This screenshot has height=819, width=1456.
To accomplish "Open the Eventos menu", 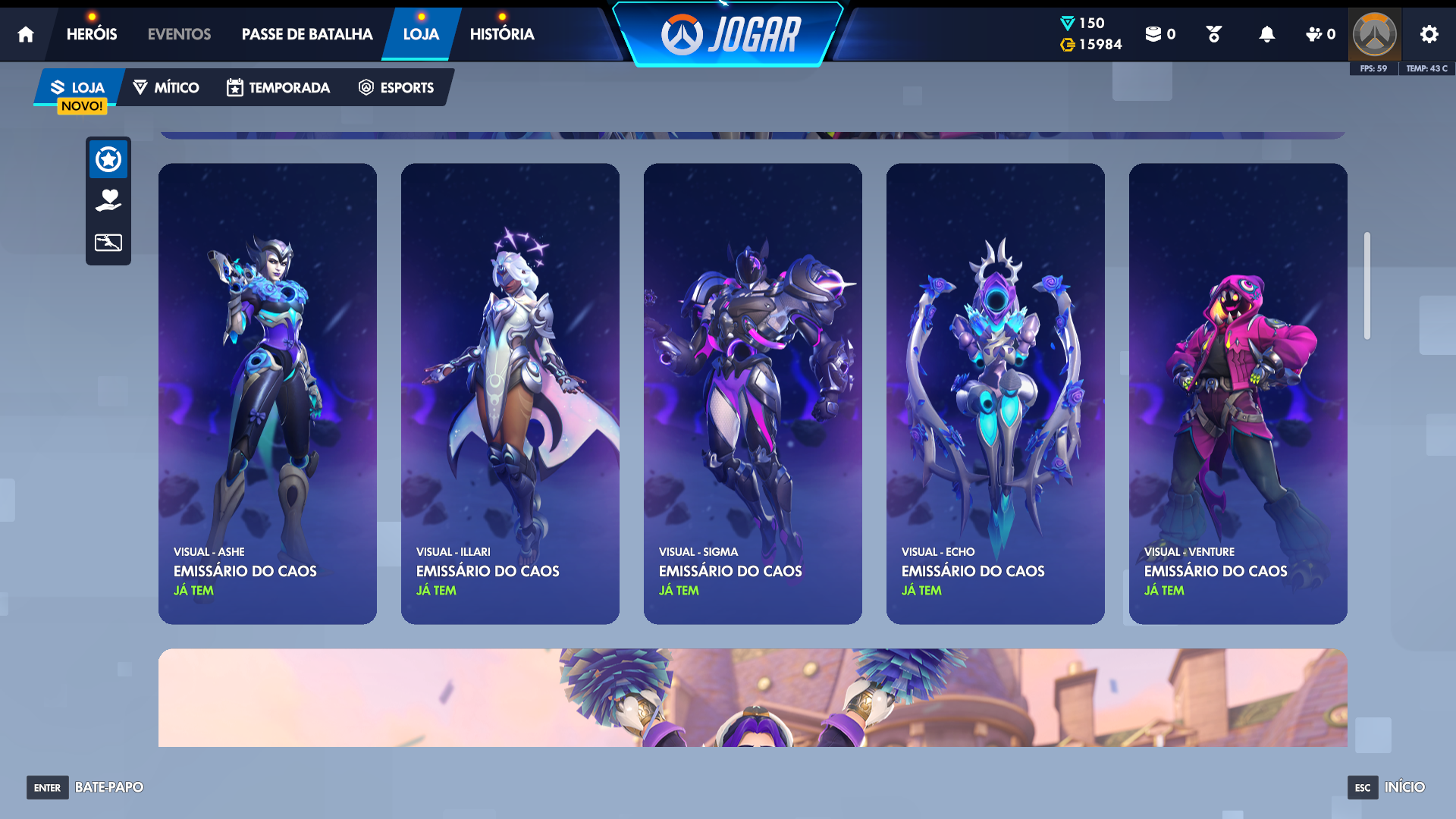I will point(179,34).
